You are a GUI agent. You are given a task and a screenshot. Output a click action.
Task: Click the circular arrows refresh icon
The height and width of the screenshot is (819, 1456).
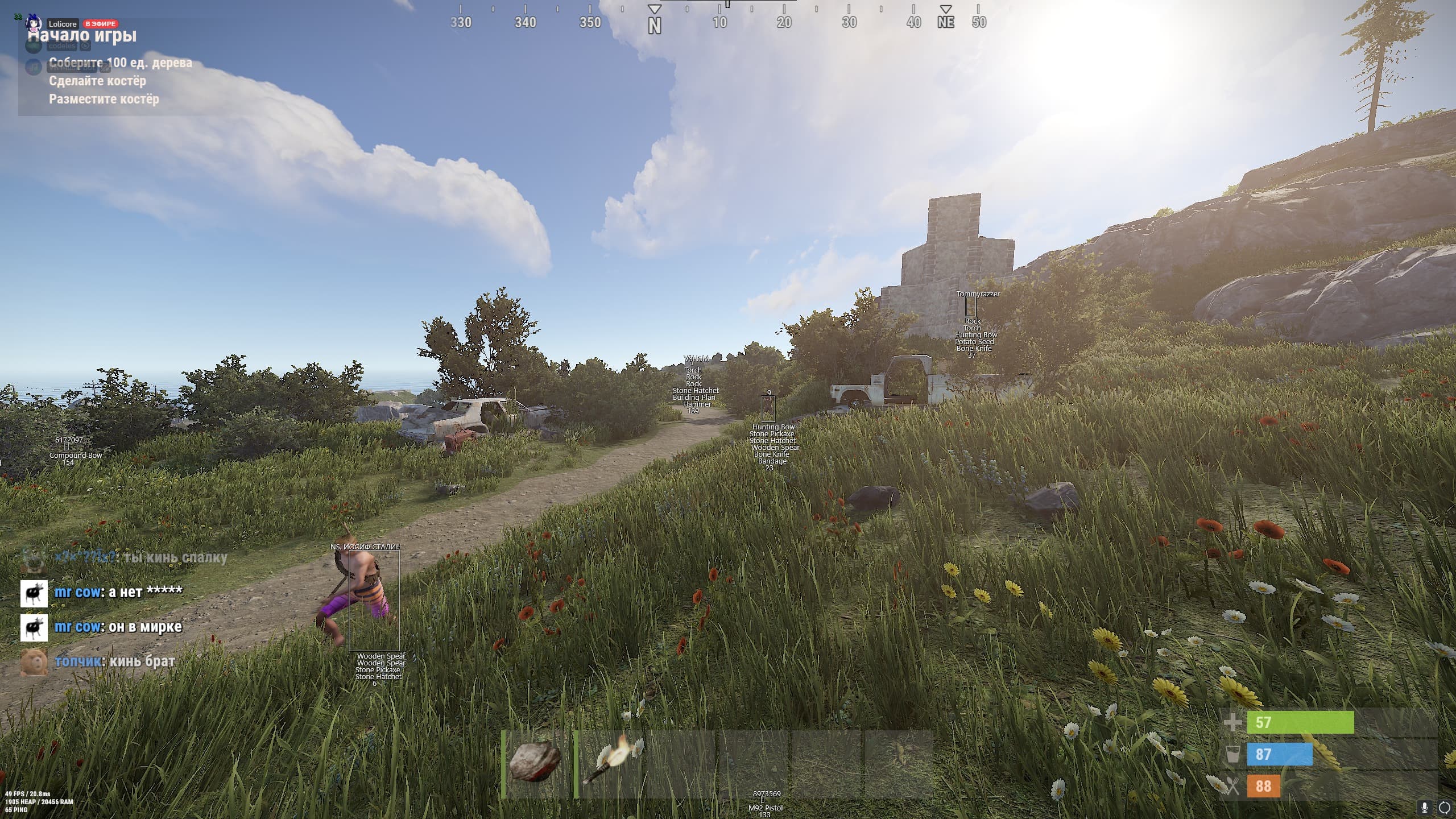[x=1445, y=807]
